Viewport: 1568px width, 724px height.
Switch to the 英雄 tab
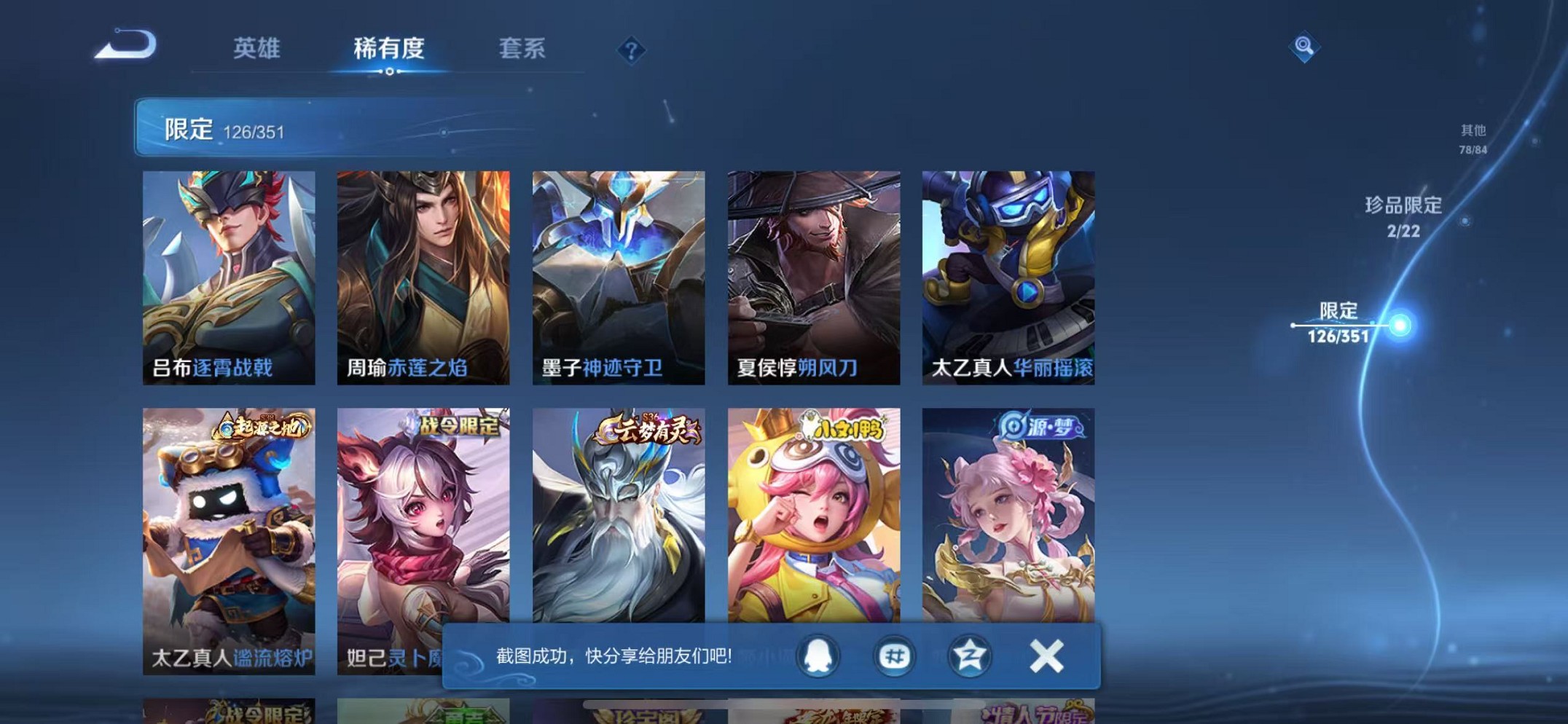pyautogui.click(x=256, y=49)
